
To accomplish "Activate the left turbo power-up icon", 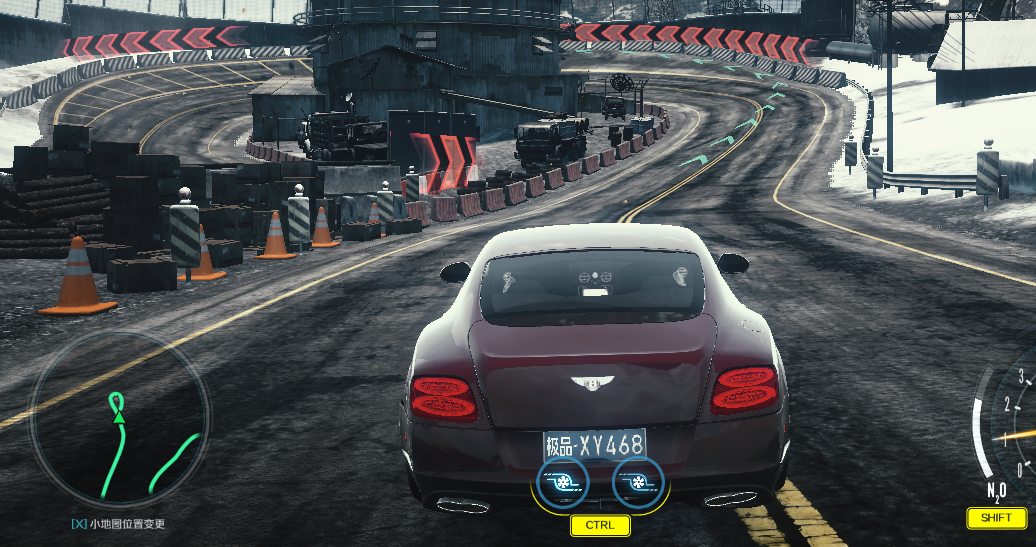I will [x=563, y=482].
